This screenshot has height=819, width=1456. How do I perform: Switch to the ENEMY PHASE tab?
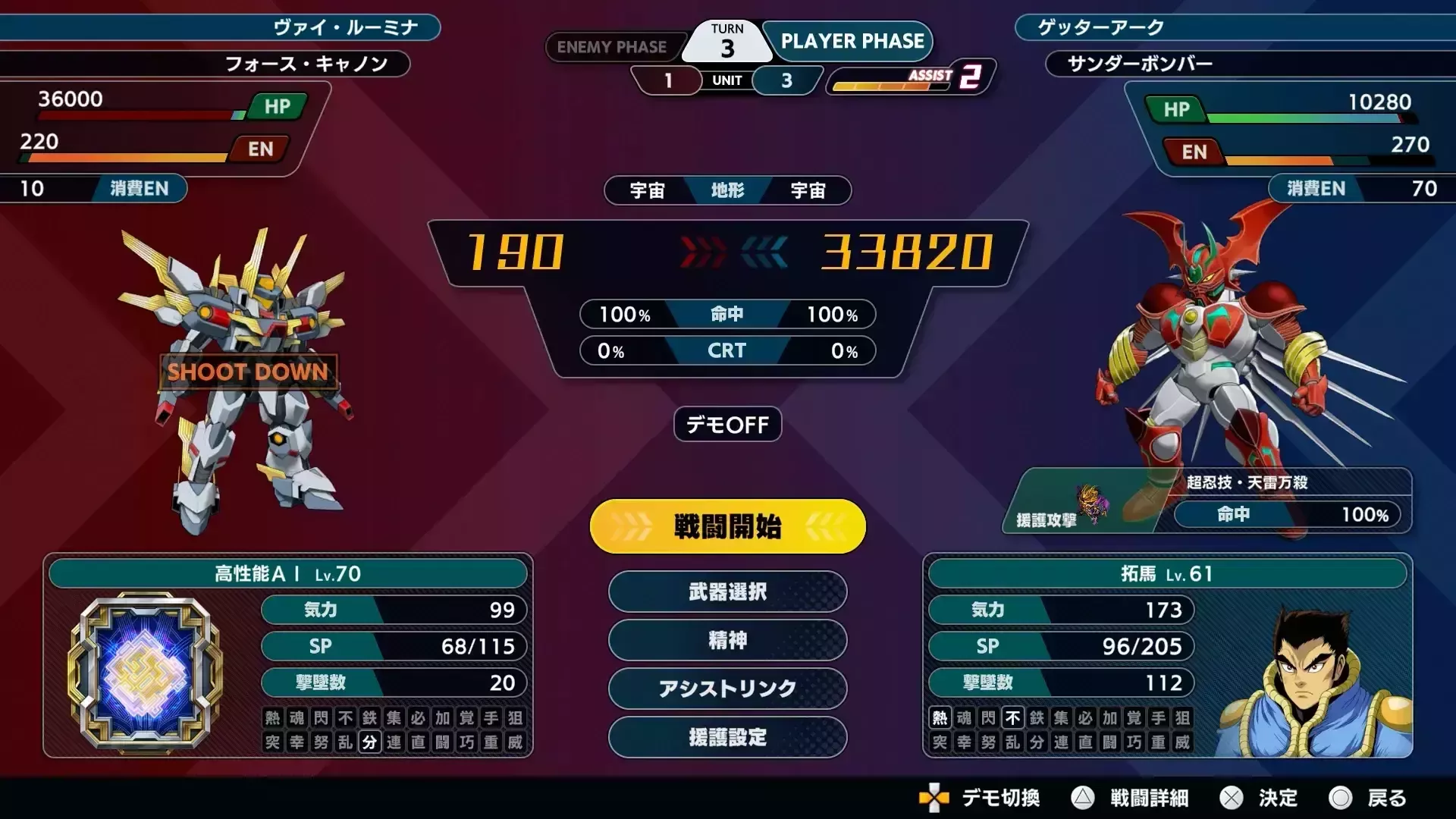click(x=614, y=47)
